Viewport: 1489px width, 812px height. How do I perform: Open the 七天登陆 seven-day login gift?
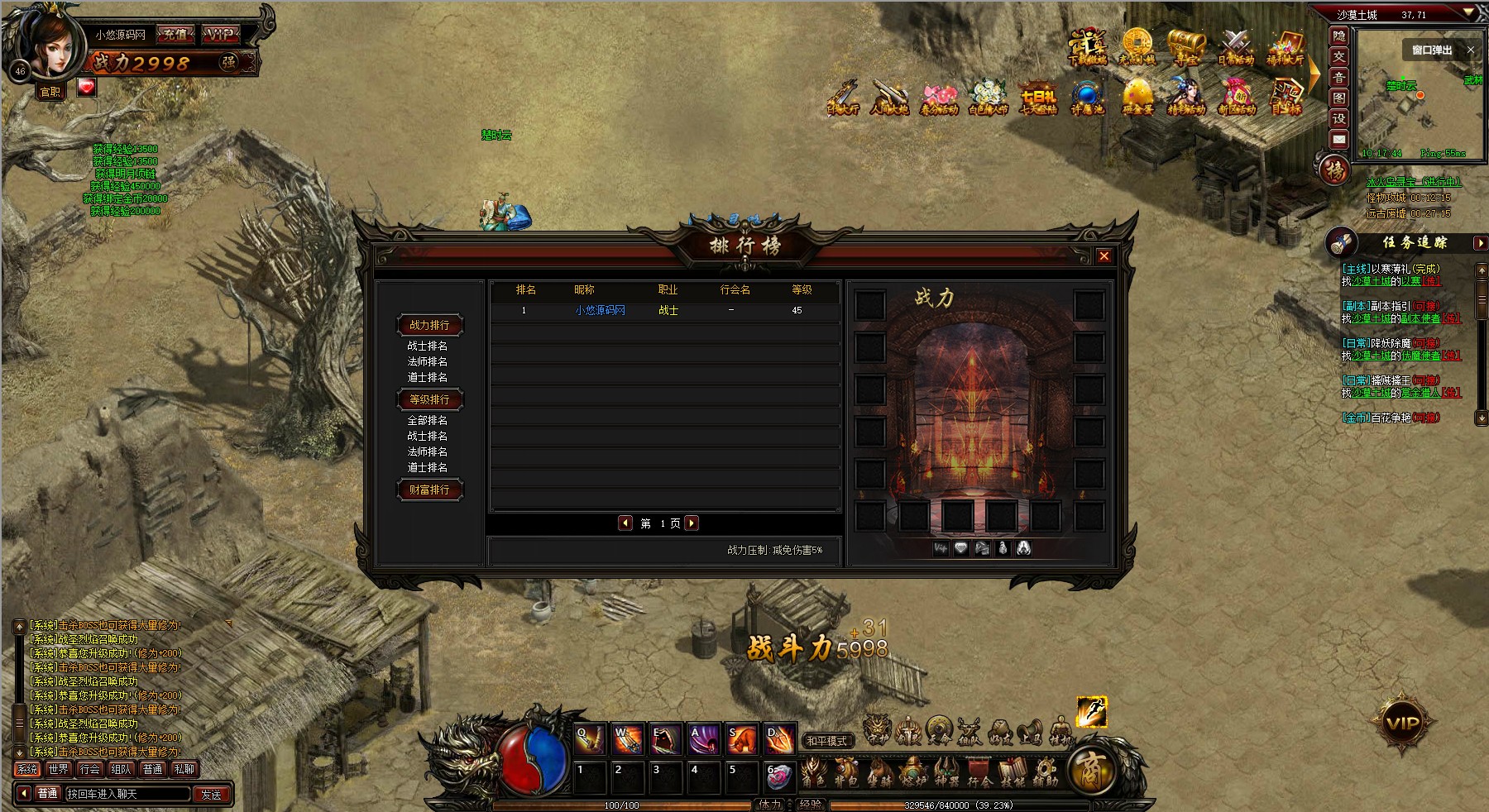pyautogui.click(x=1038, y=97)
